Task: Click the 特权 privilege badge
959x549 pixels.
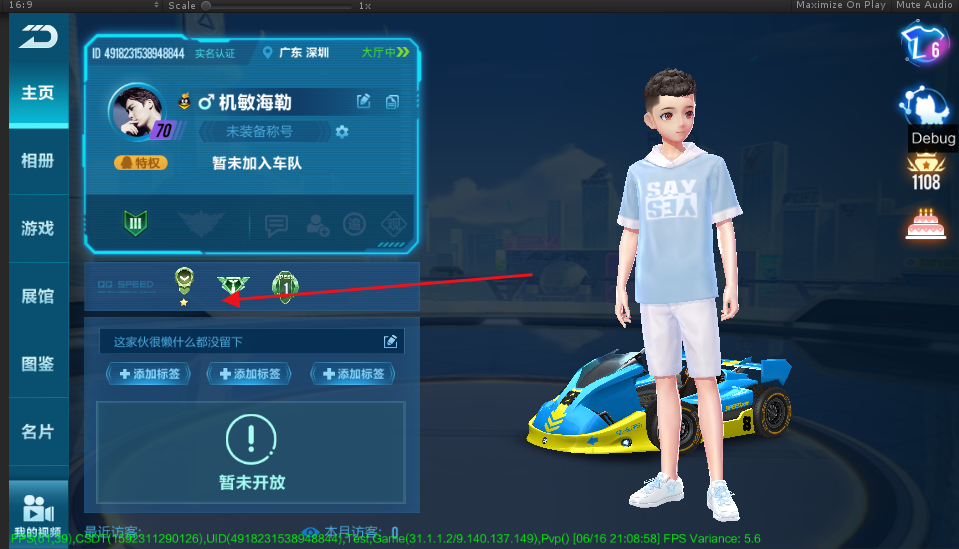Action: 140,162
